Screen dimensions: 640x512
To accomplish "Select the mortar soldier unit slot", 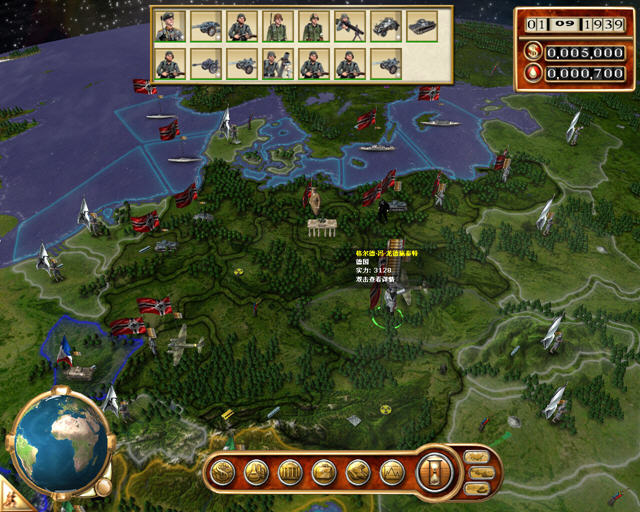I will (x=278, y=64).
